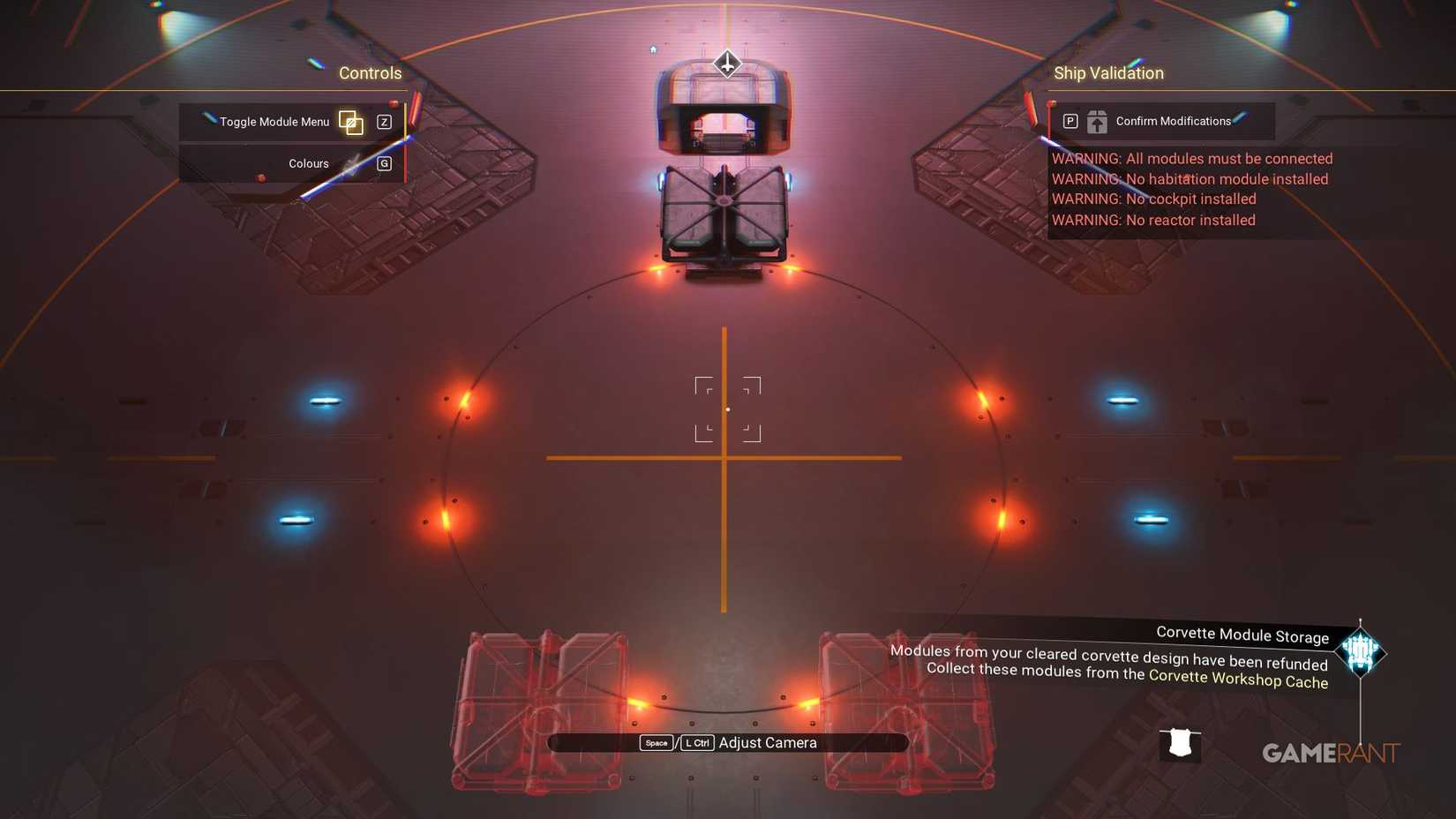Click the package icon next to Confirm Modifications
The width and height of the screenshot is (1456, 819).
tap(1097, 122)
